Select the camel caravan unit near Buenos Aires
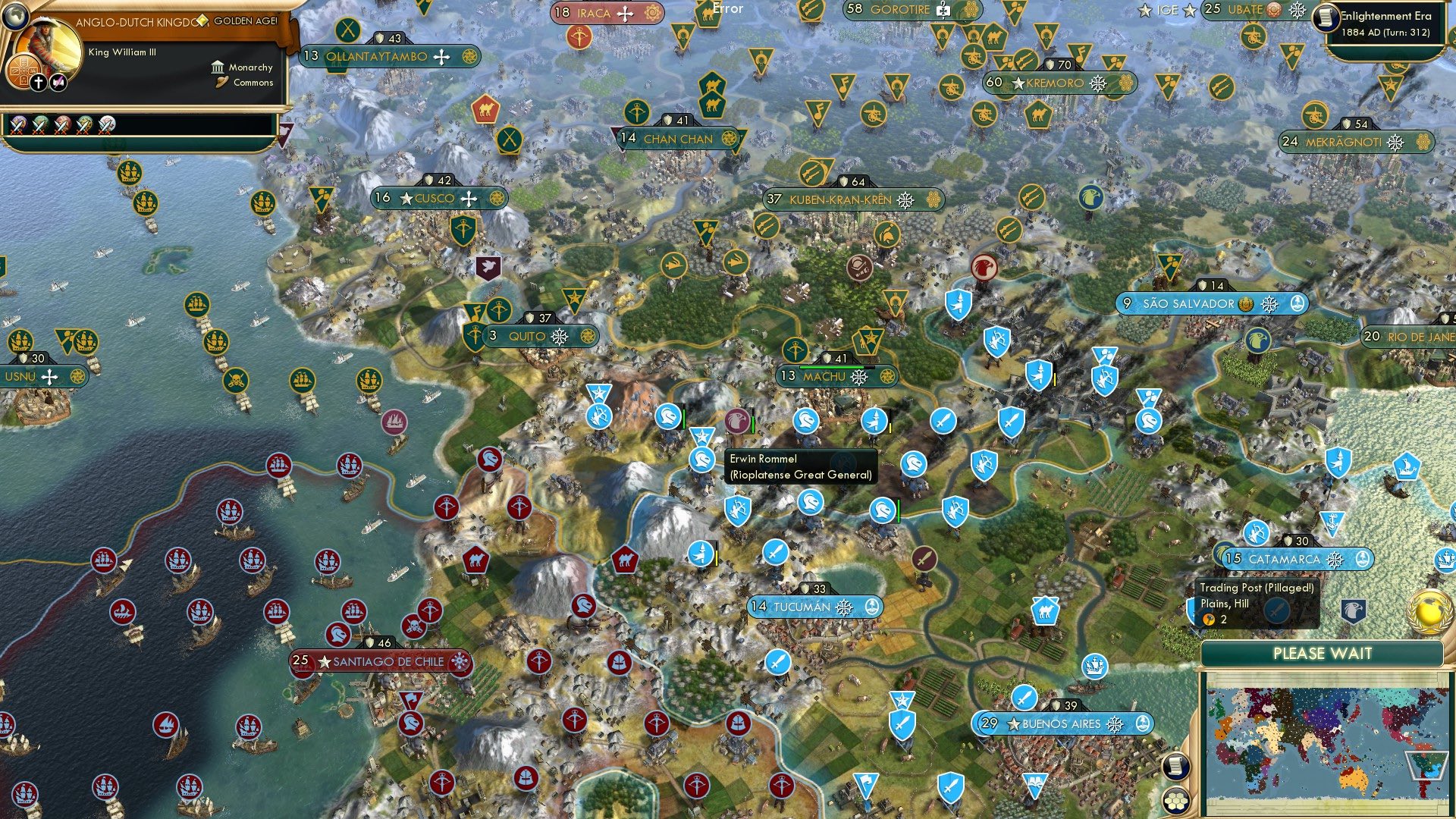 click(x=1046, y=612)
